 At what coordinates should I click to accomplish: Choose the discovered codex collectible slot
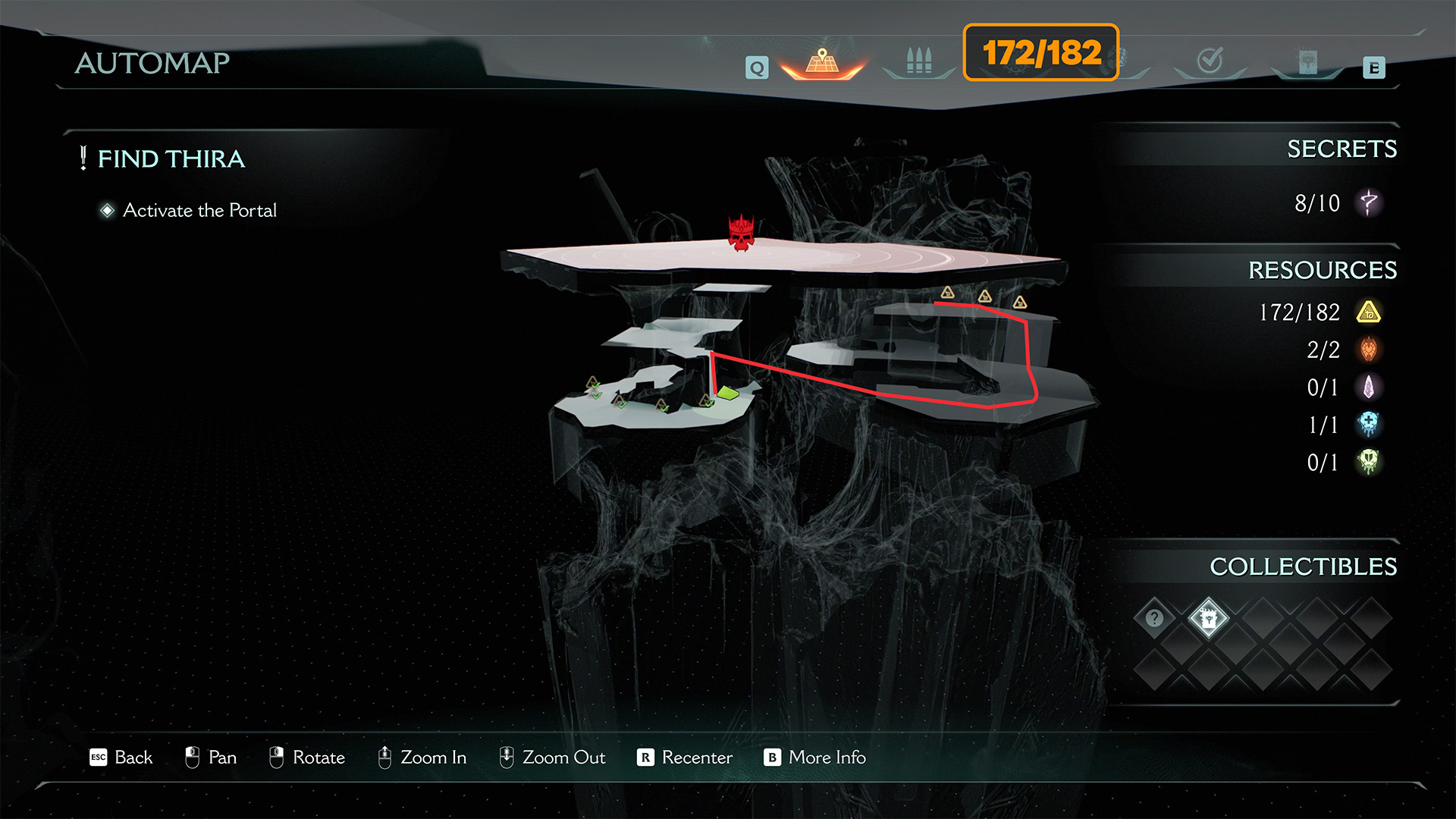click(1208, 618)
